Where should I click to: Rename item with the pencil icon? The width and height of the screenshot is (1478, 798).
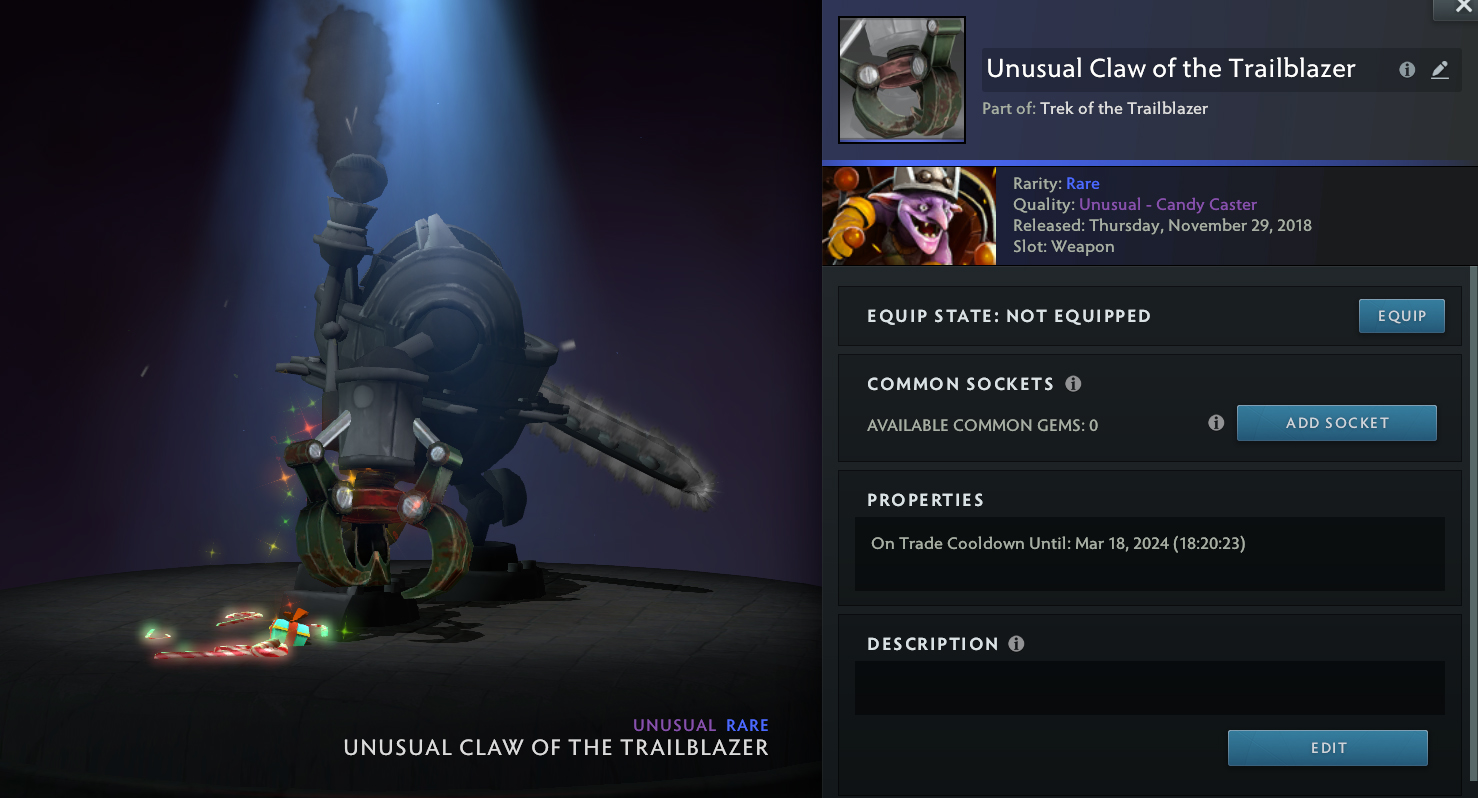pyautogui.click(x=1439, y=70)
